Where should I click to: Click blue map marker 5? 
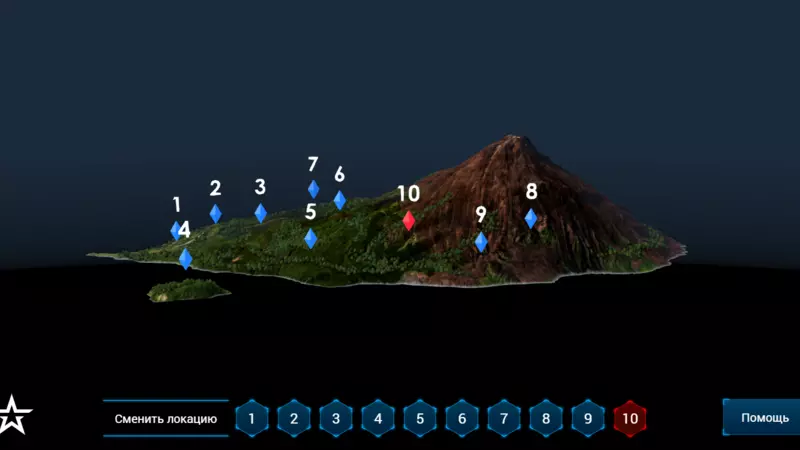311,238
